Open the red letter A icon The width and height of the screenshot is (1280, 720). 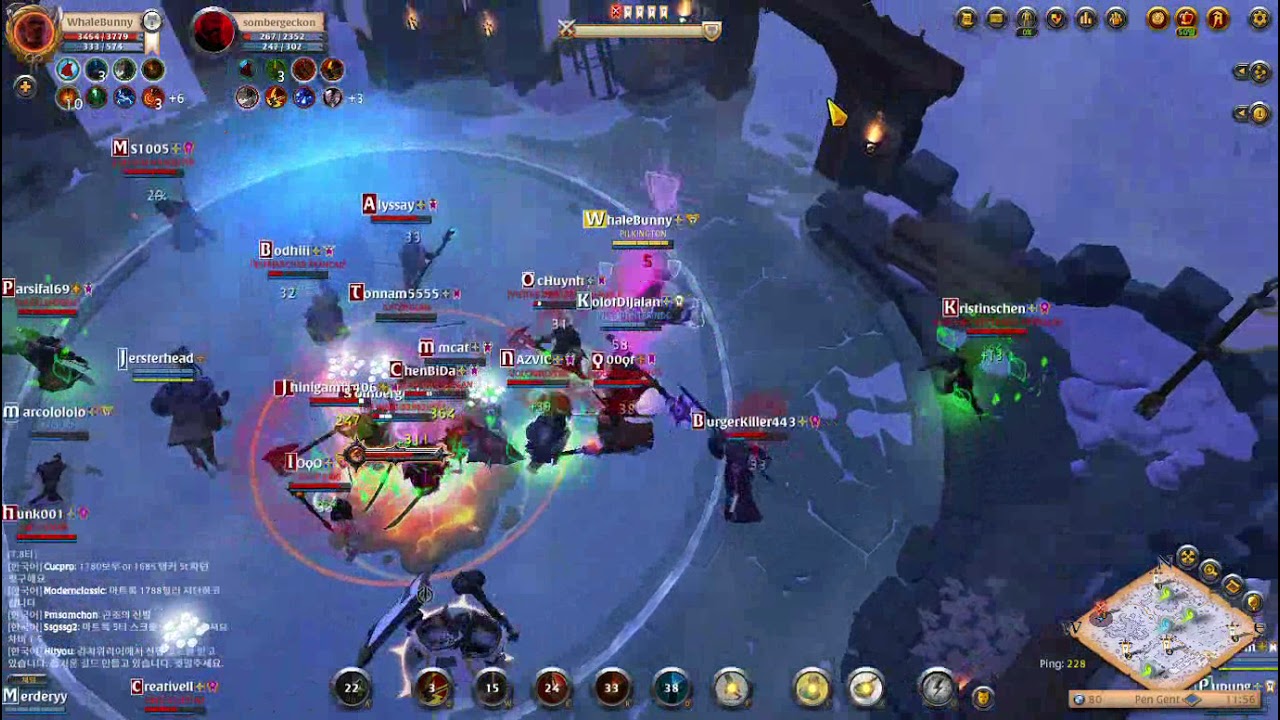1217,18
